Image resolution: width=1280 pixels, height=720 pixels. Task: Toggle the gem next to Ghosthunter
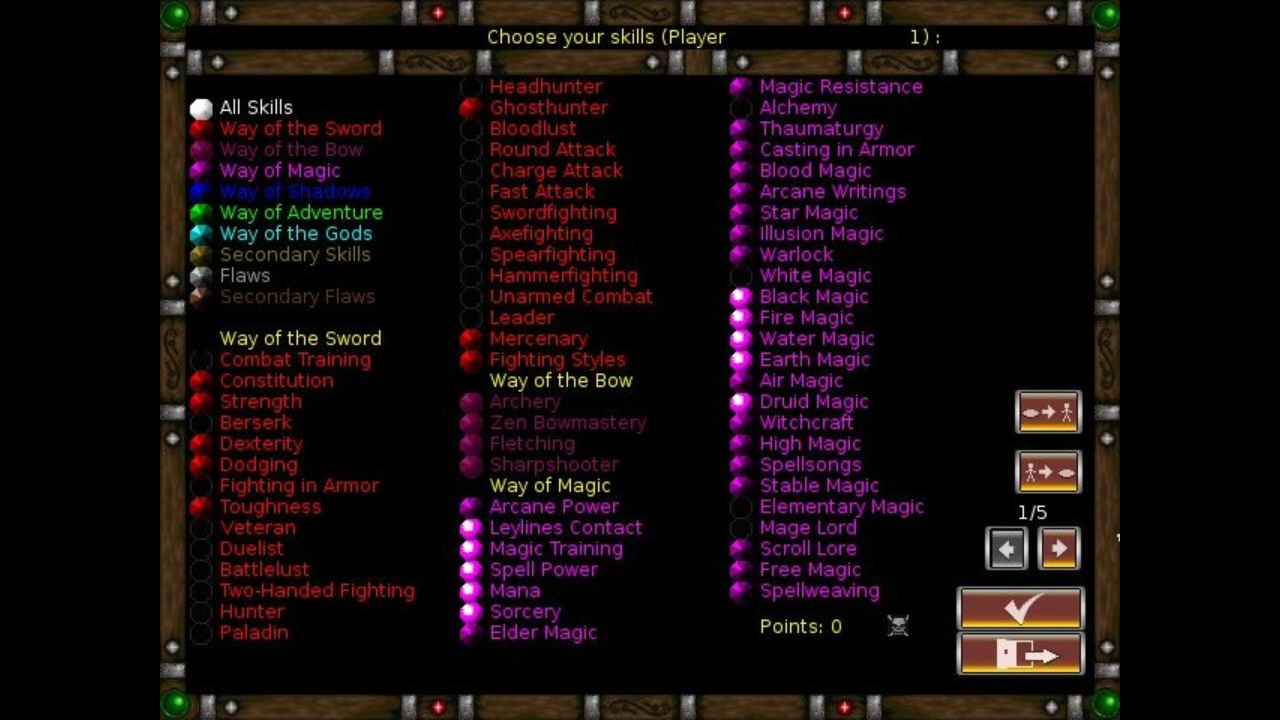pos(470,107)
